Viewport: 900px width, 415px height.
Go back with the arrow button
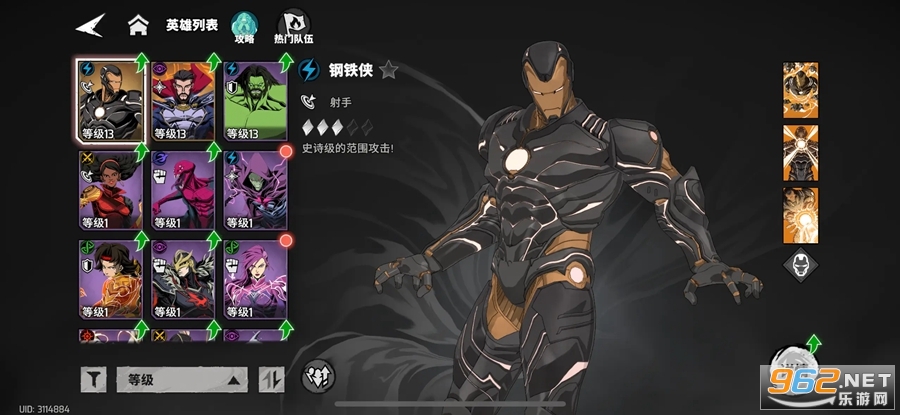pos(89,24)
